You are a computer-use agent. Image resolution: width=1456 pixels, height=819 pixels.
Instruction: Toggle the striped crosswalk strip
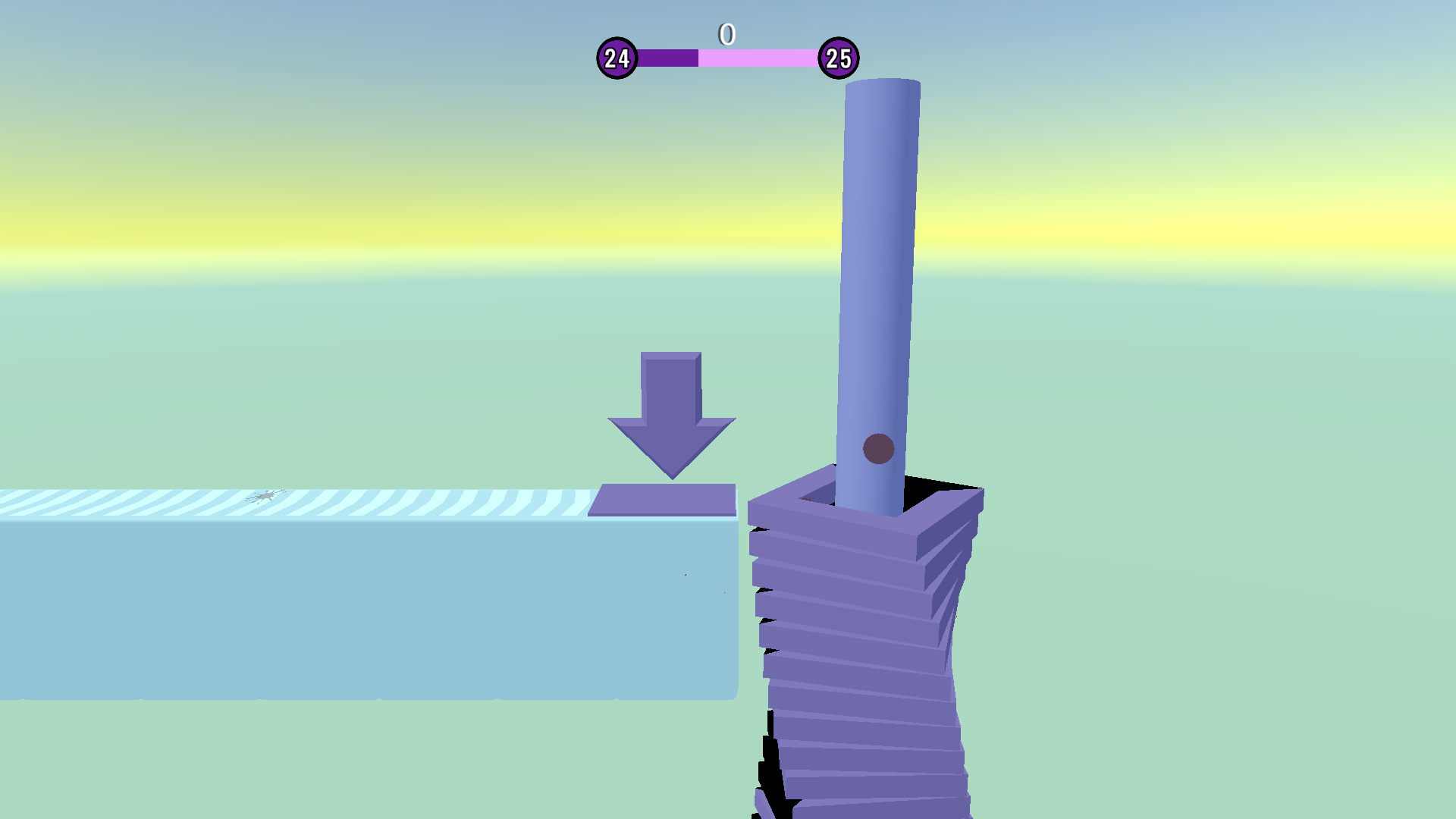[303, 500]
